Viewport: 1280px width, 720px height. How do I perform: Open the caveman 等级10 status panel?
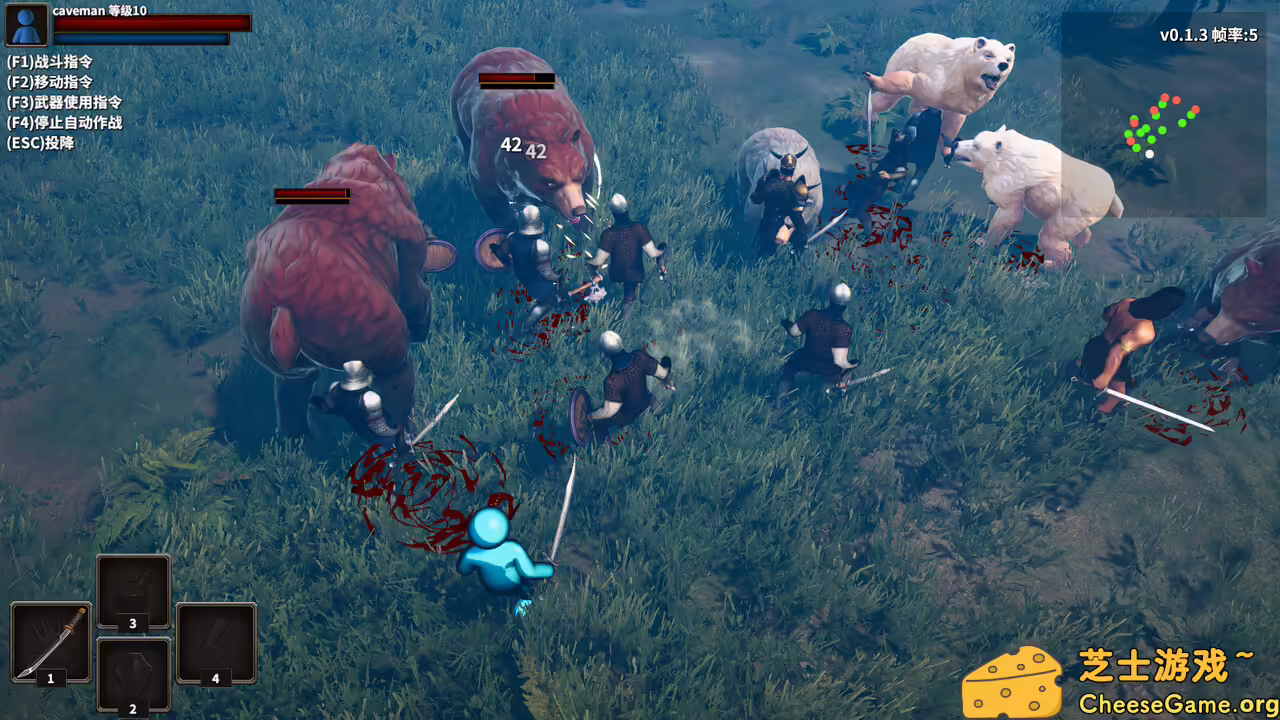100,12
